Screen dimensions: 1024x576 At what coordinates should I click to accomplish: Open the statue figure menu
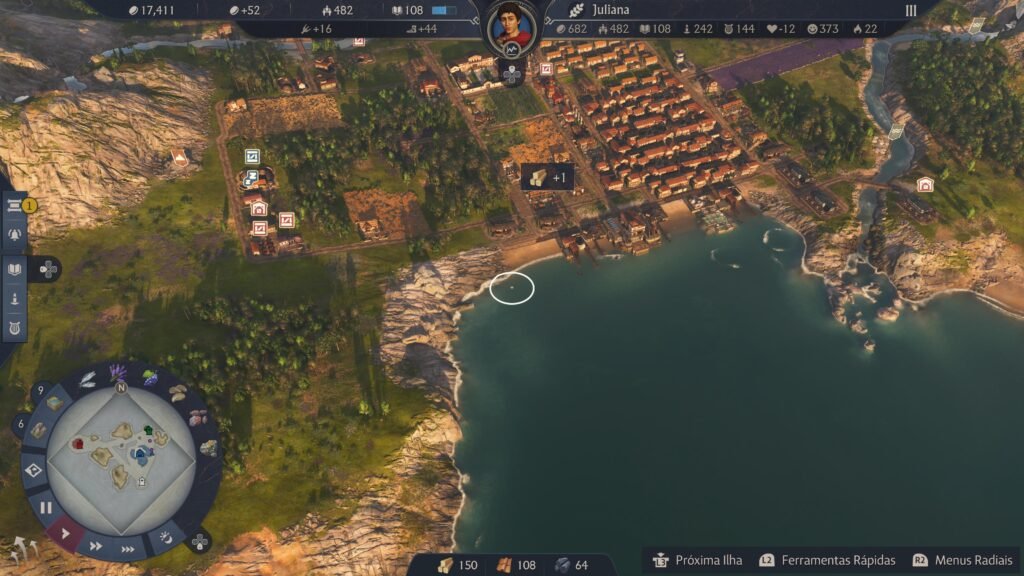click(x=16, y=298)
